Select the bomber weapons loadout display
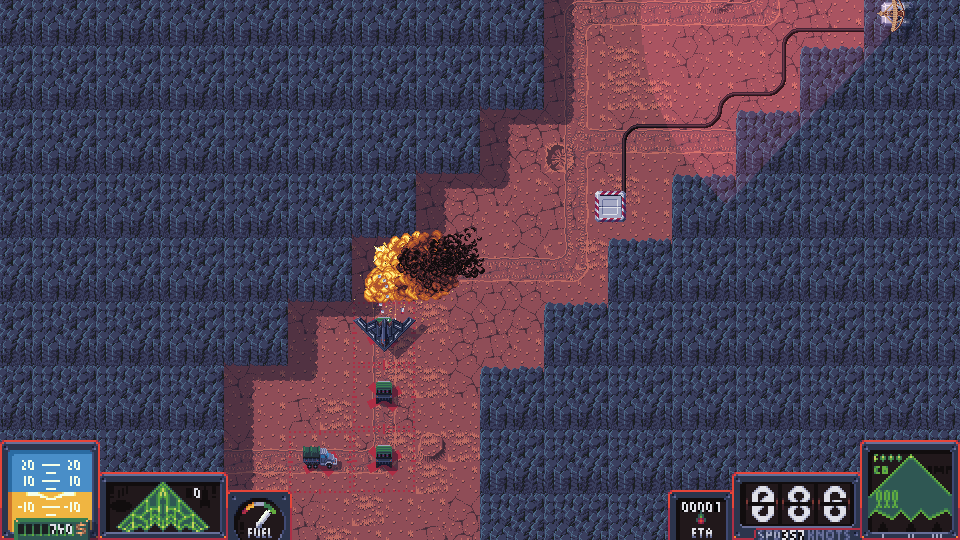 (908, 490)
